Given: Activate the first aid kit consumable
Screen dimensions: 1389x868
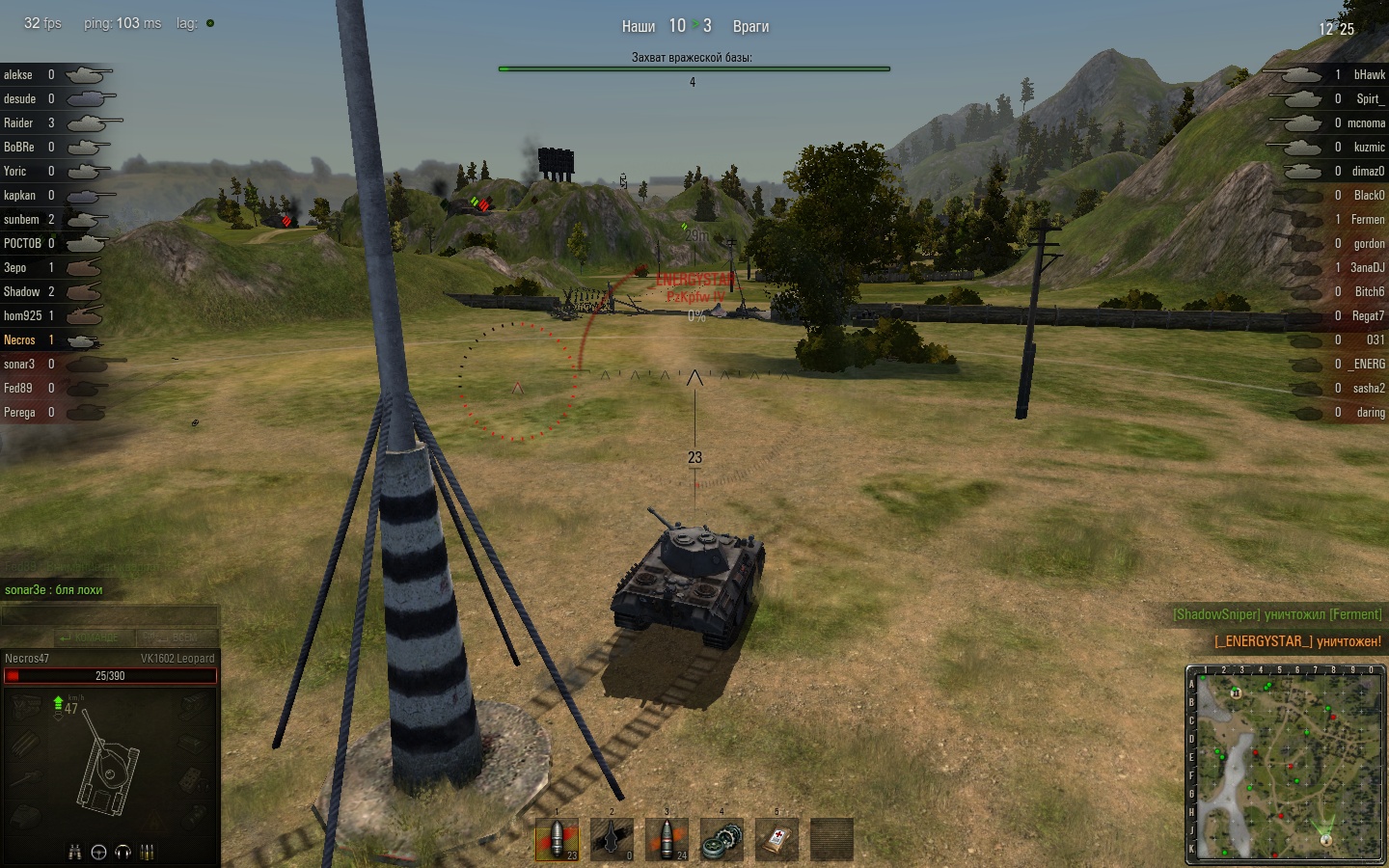Looking at the screenshot, I should tap(776, 839).
